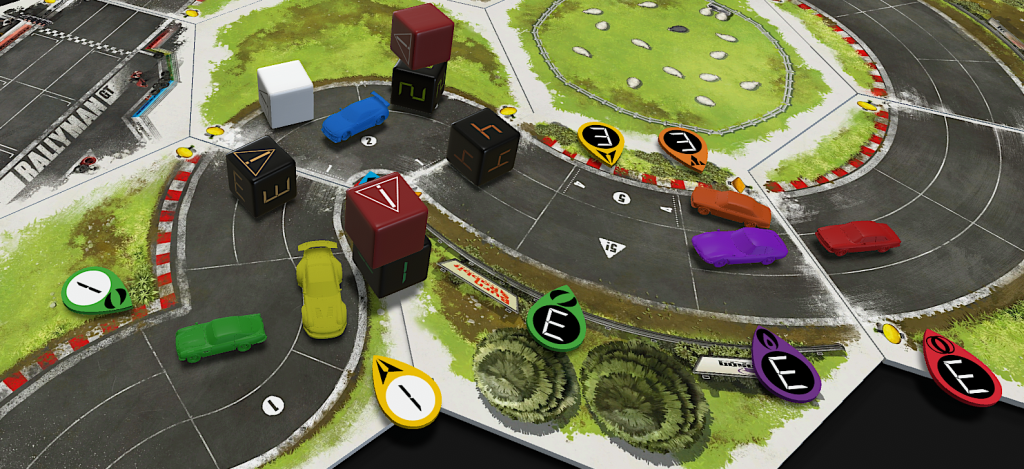Pick the green race car
This screenshot has width=1024, height=469.
[x=221, y=336]
